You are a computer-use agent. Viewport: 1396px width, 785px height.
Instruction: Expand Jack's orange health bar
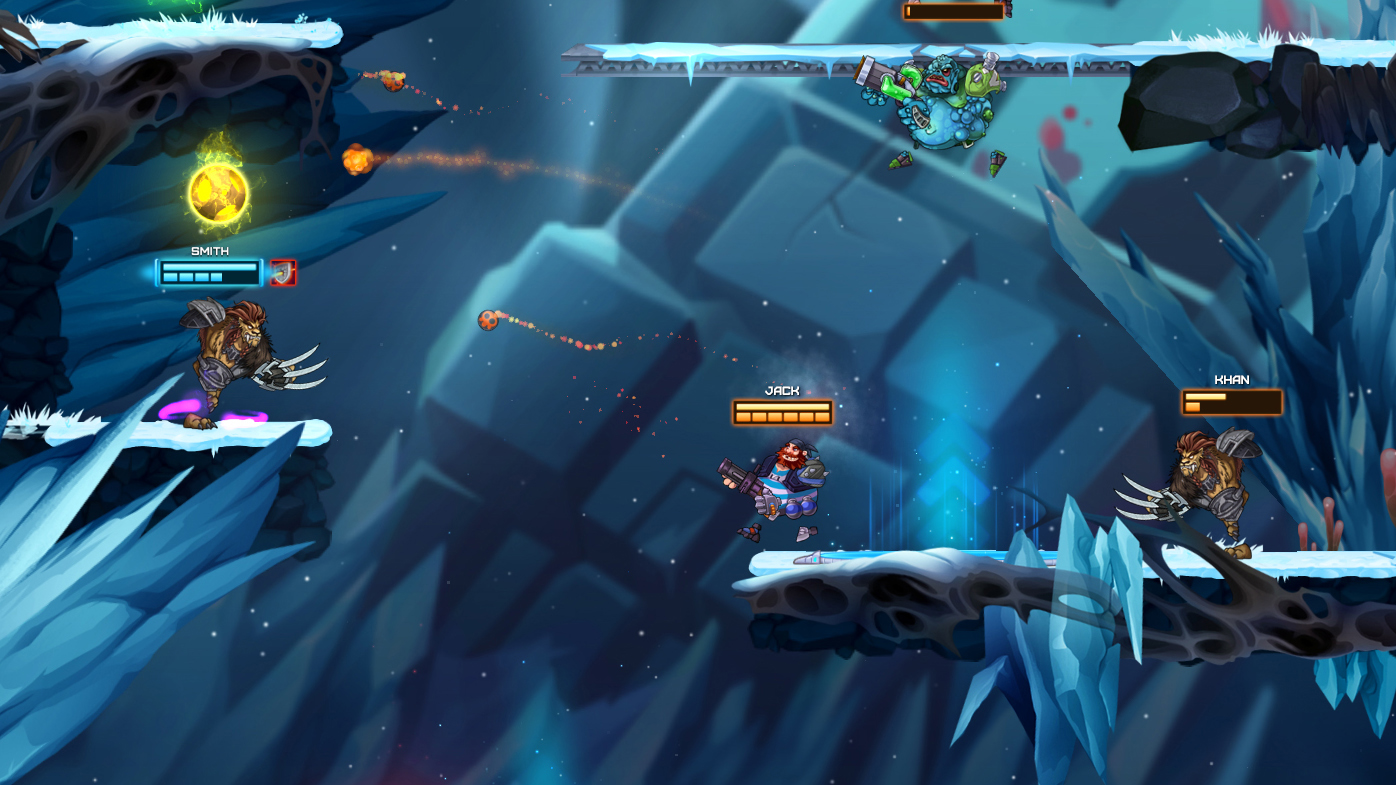pos(782,411)
